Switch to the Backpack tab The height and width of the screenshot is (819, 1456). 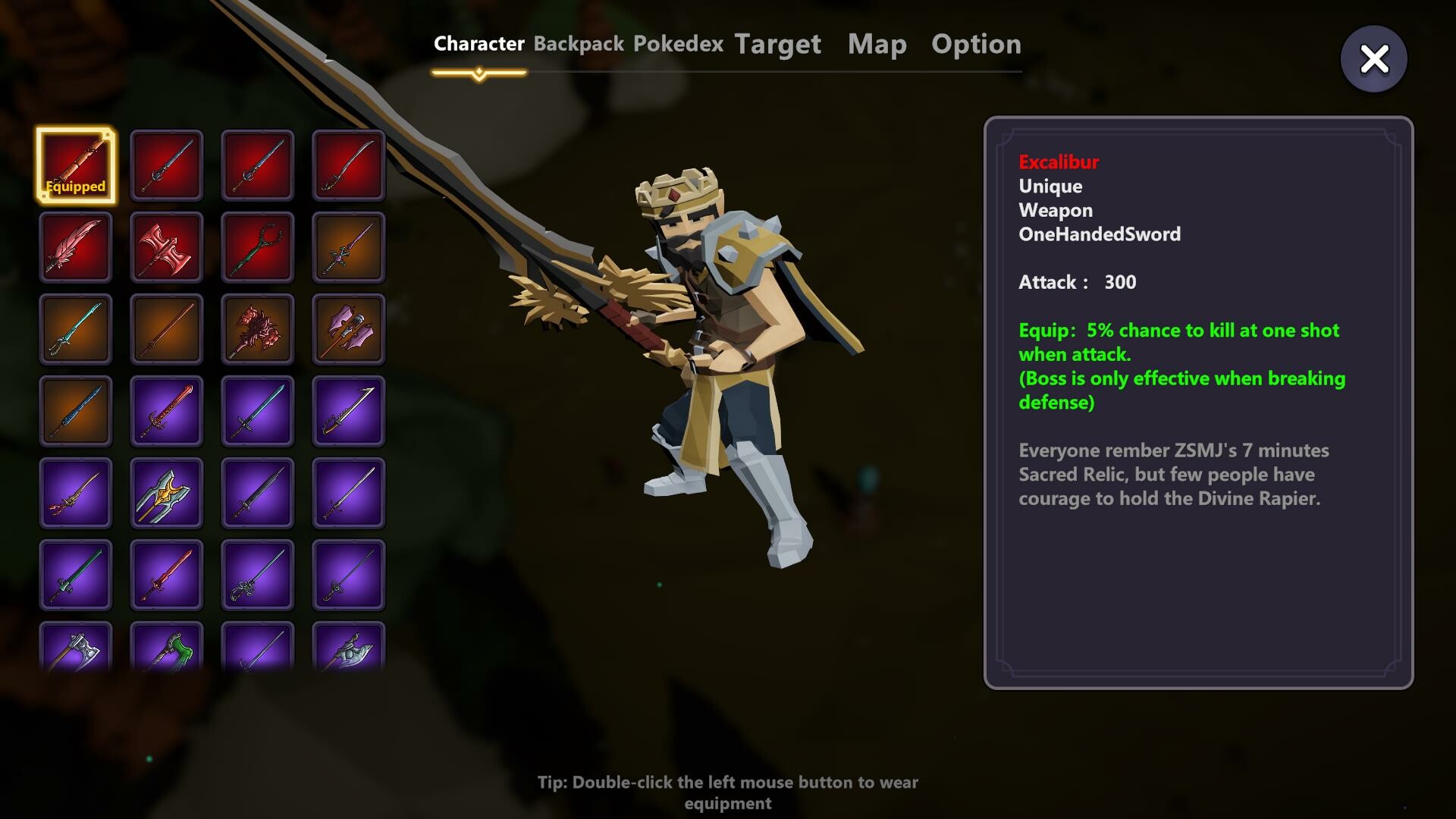(579, 44)
